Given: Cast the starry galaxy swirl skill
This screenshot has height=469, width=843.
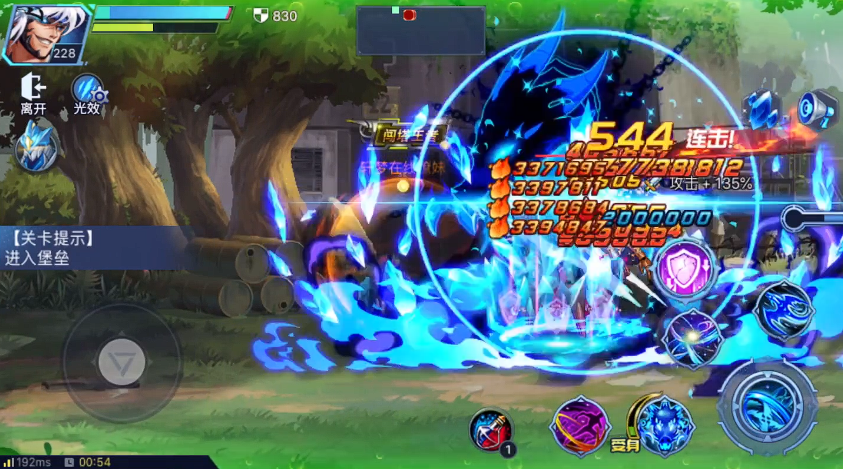Looking at the screenshot, I should point(692,337).
